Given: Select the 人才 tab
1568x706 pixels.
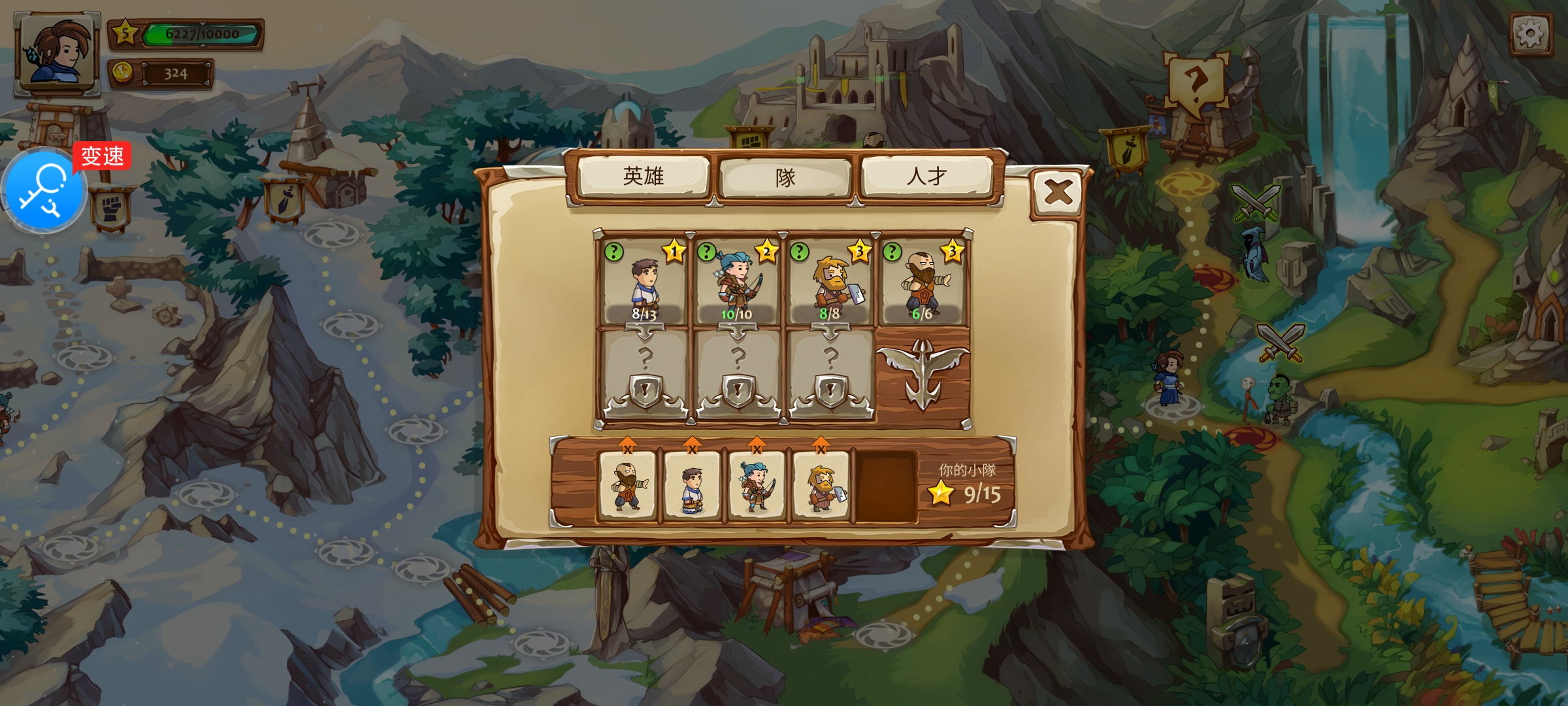Looking at the screenshot, I should [x=926, y=176].
